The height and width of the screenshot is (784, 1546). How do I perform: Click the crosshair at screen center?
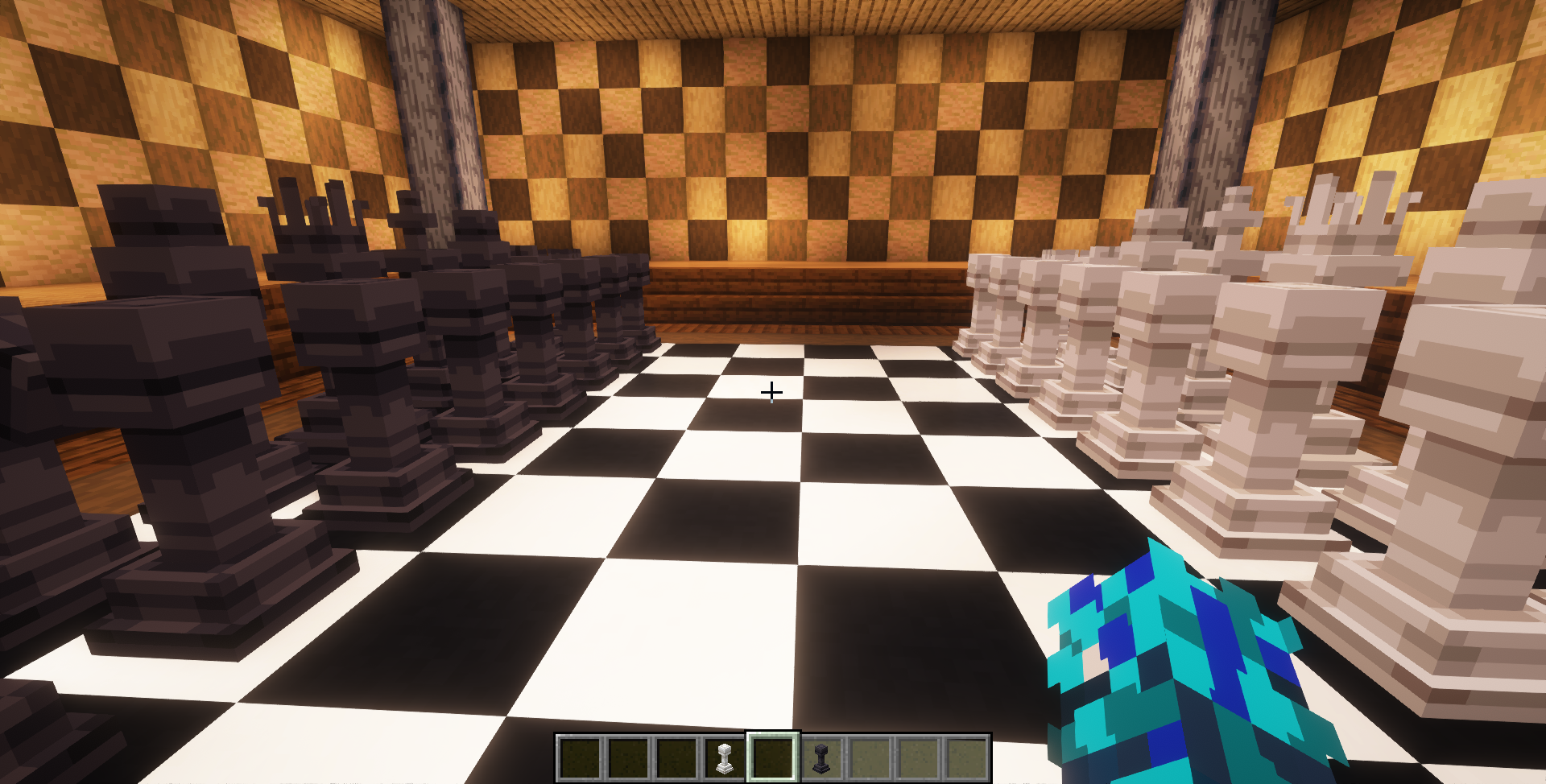click(771, 392)
